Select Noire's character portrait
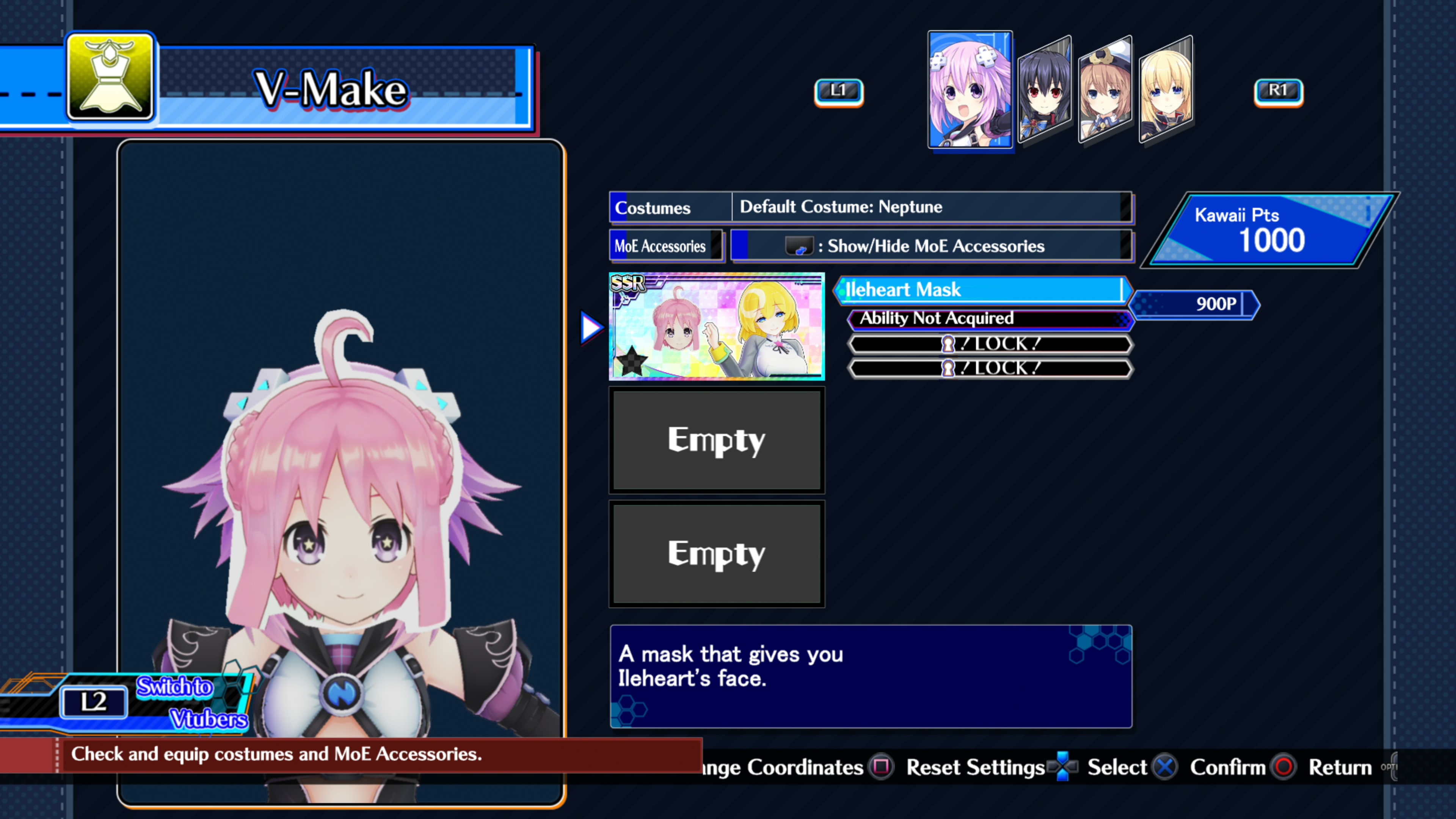 [x=1045, y=91]
